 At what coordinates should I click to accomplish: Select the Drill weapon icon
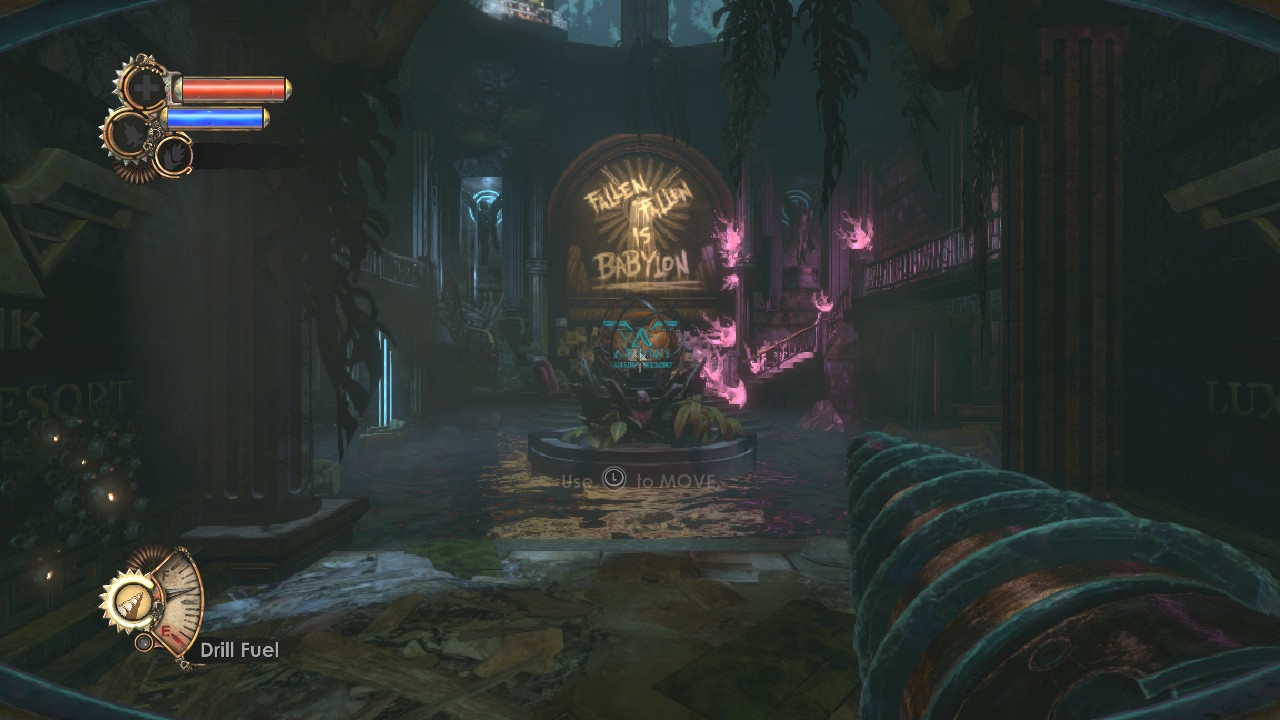(127, 599)
